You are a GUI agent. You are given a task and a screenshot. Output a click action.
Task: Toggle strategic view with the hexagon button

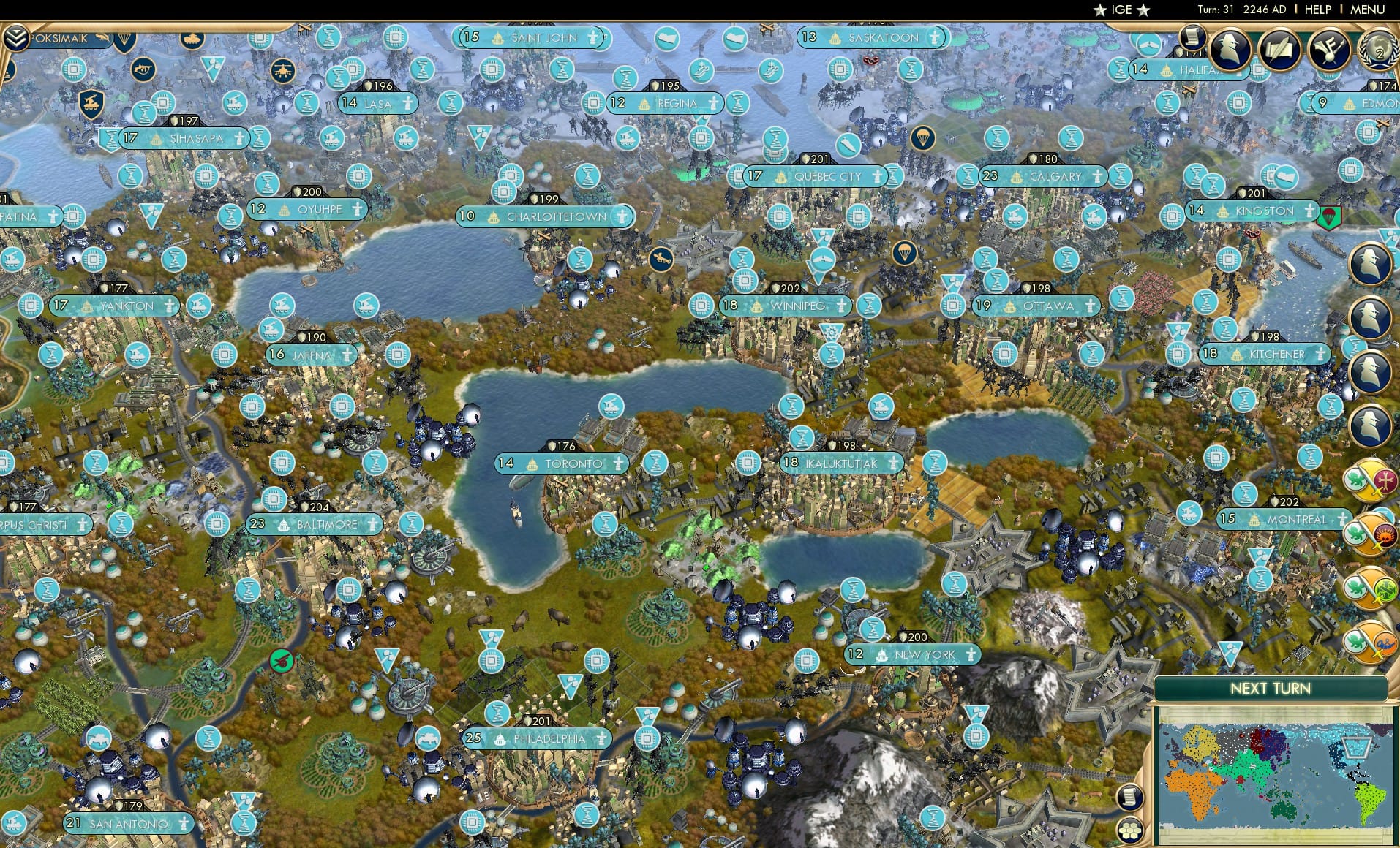tap(1129, 830)
